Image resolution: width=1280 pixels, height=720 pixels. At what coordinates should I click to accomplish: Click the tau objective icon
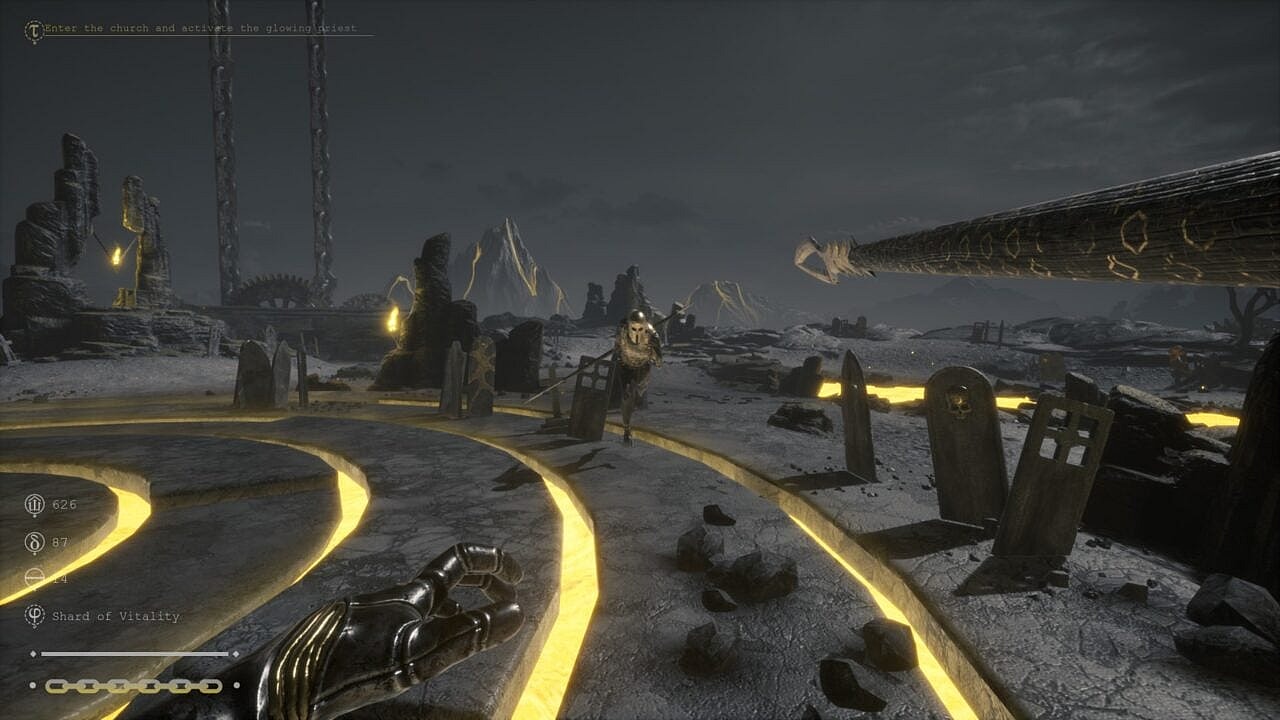(x=34, y=31)
